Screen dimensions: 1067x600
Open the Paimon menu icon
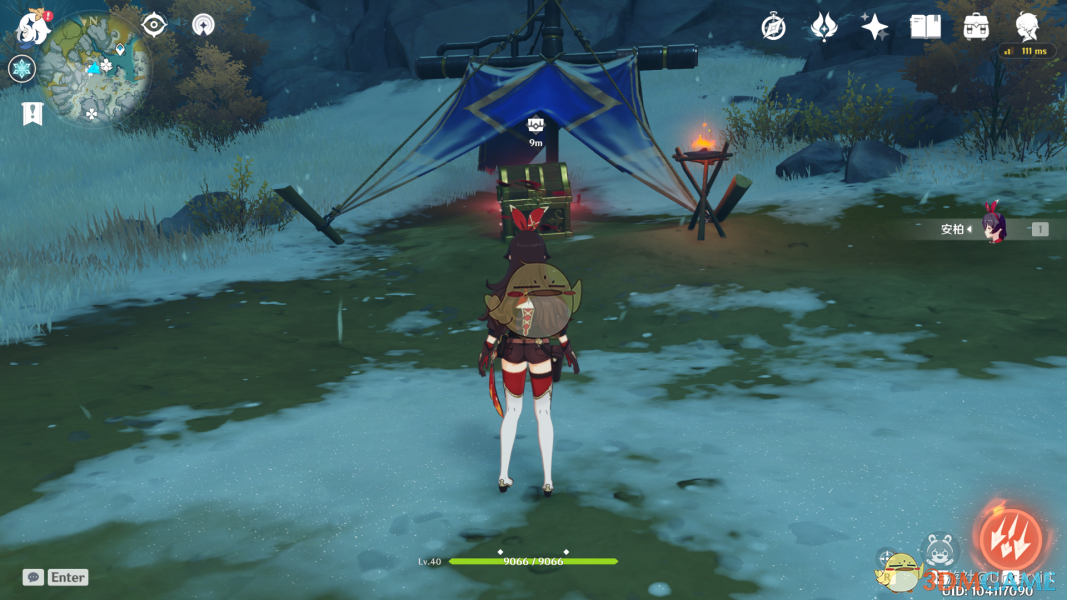pyautogui.click(x=33, y=27)
